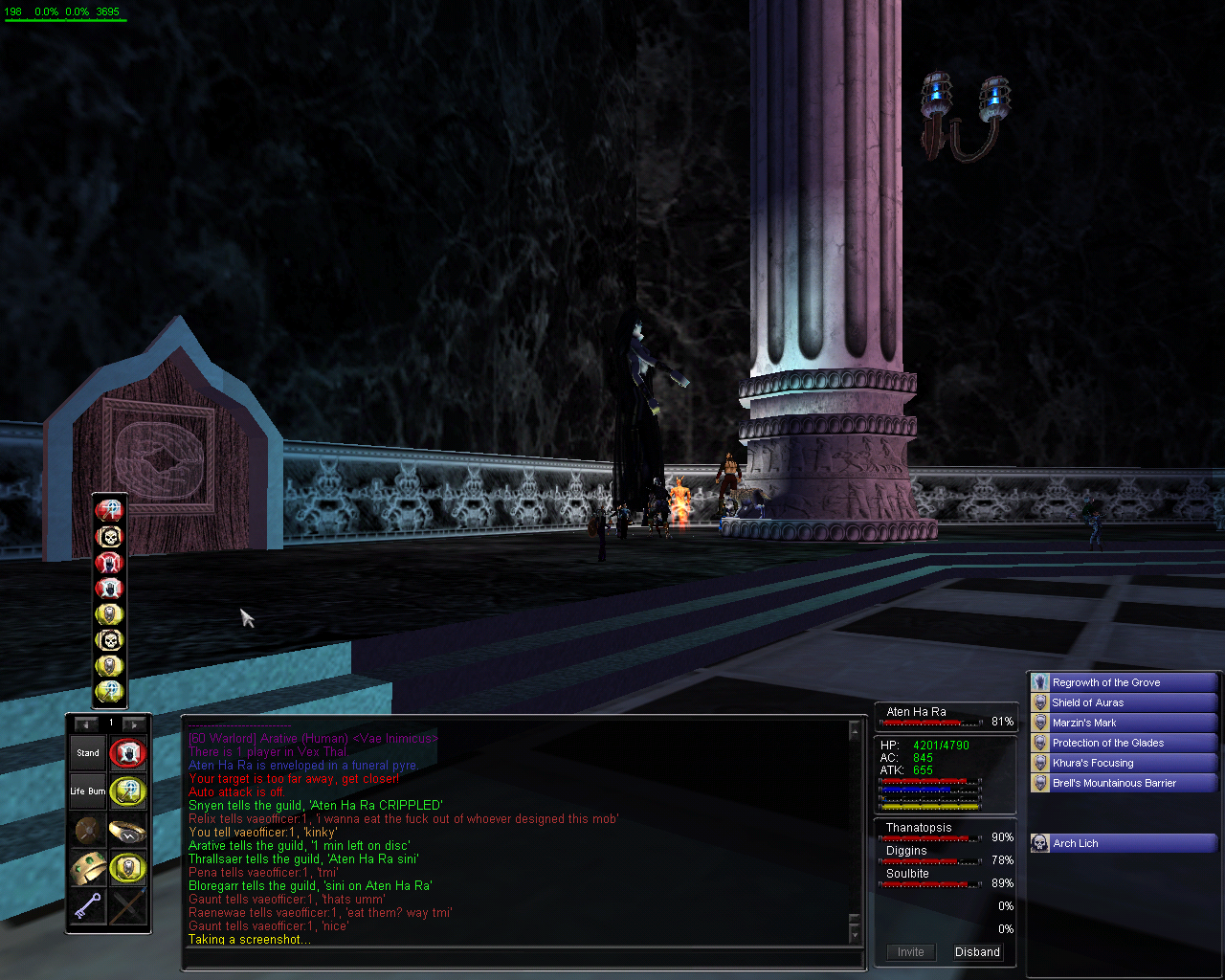Click the Stand hotbar button
Screen dimensions: 1225x980
[x=88, y=753]
